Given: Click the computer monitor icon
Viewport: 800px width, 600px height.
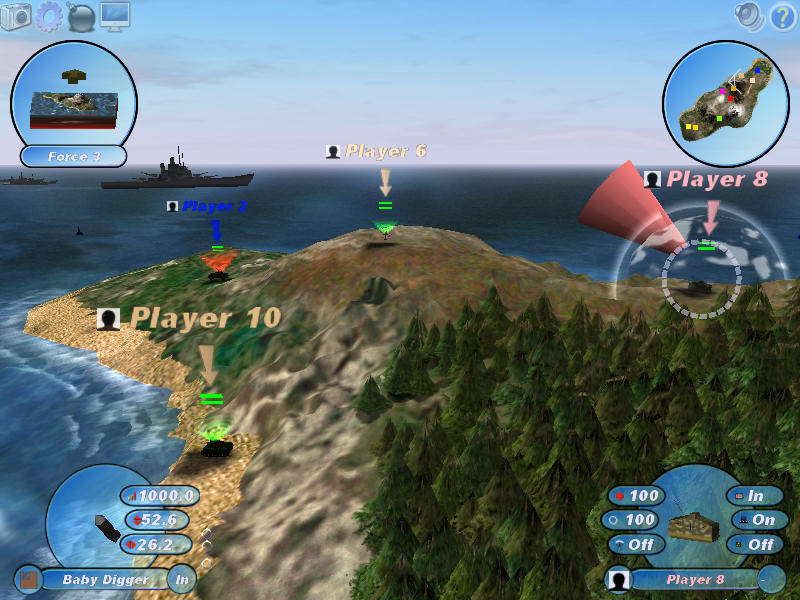Looking at the screenshot, I should (114, 17).
